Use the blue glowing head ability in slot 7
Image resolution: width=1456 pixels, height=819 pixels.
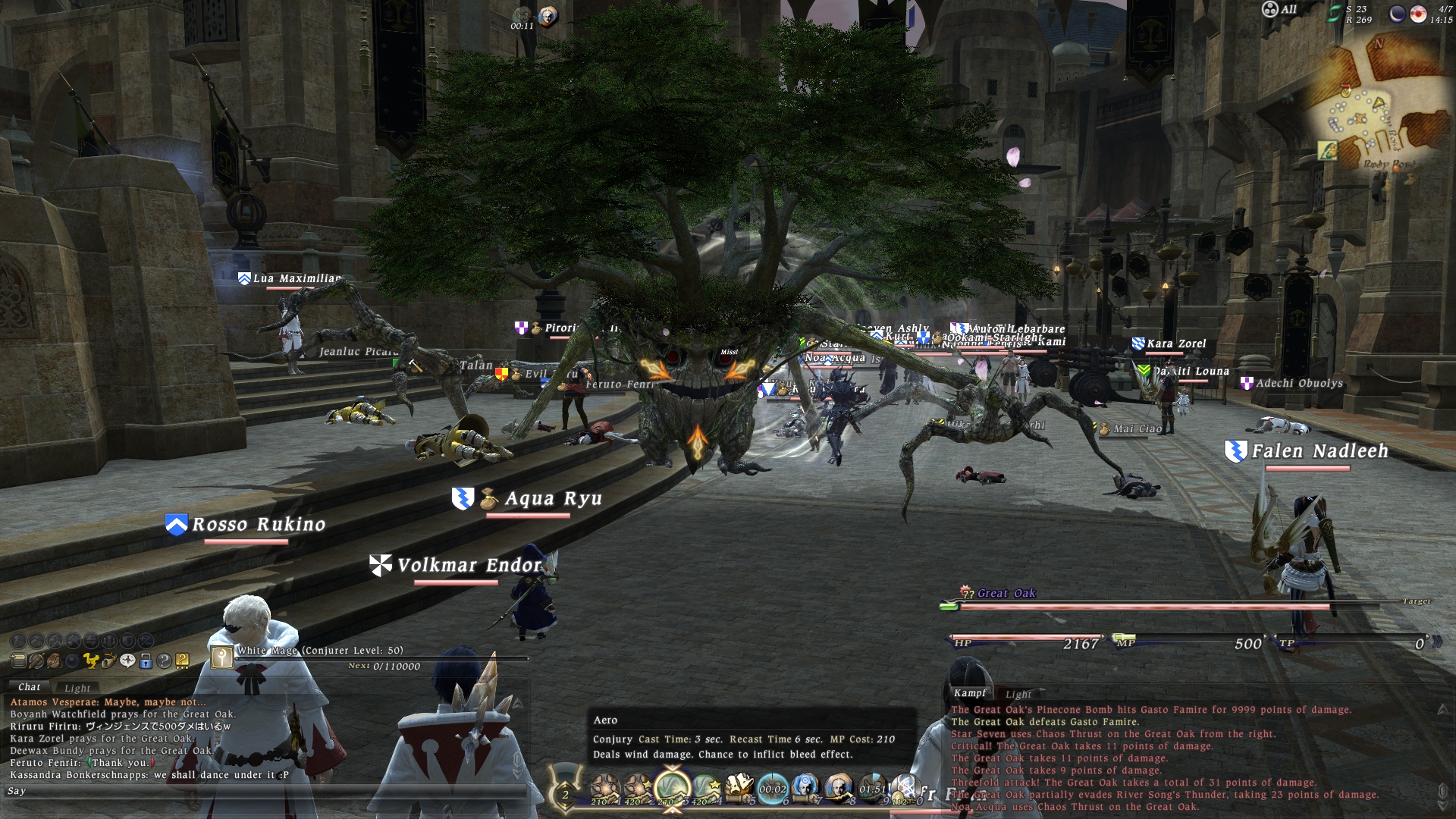(805, 789)
